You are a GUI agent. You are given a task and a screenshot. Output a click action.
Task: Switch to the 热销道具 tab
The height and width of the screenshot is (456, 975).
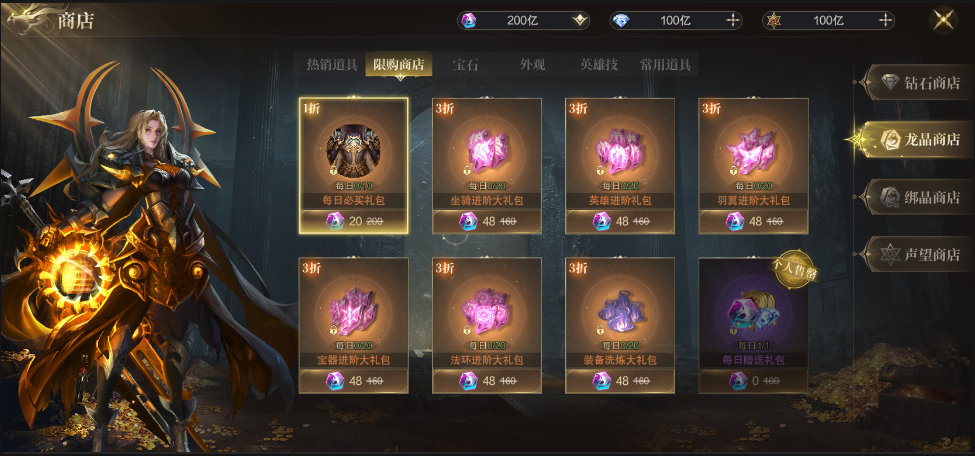click(331, 65)
